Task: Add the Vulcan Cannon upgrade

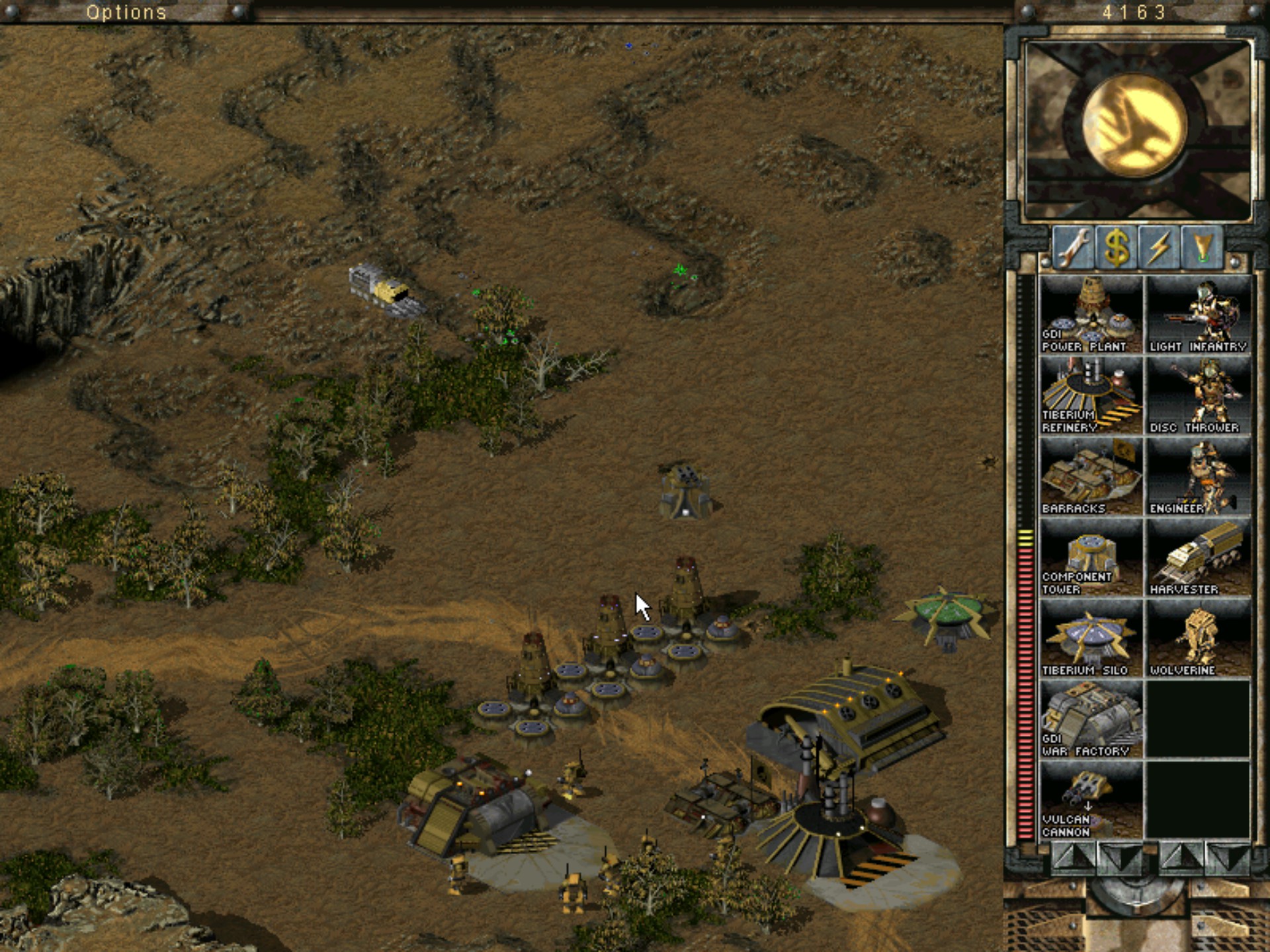Action: 1090,801
